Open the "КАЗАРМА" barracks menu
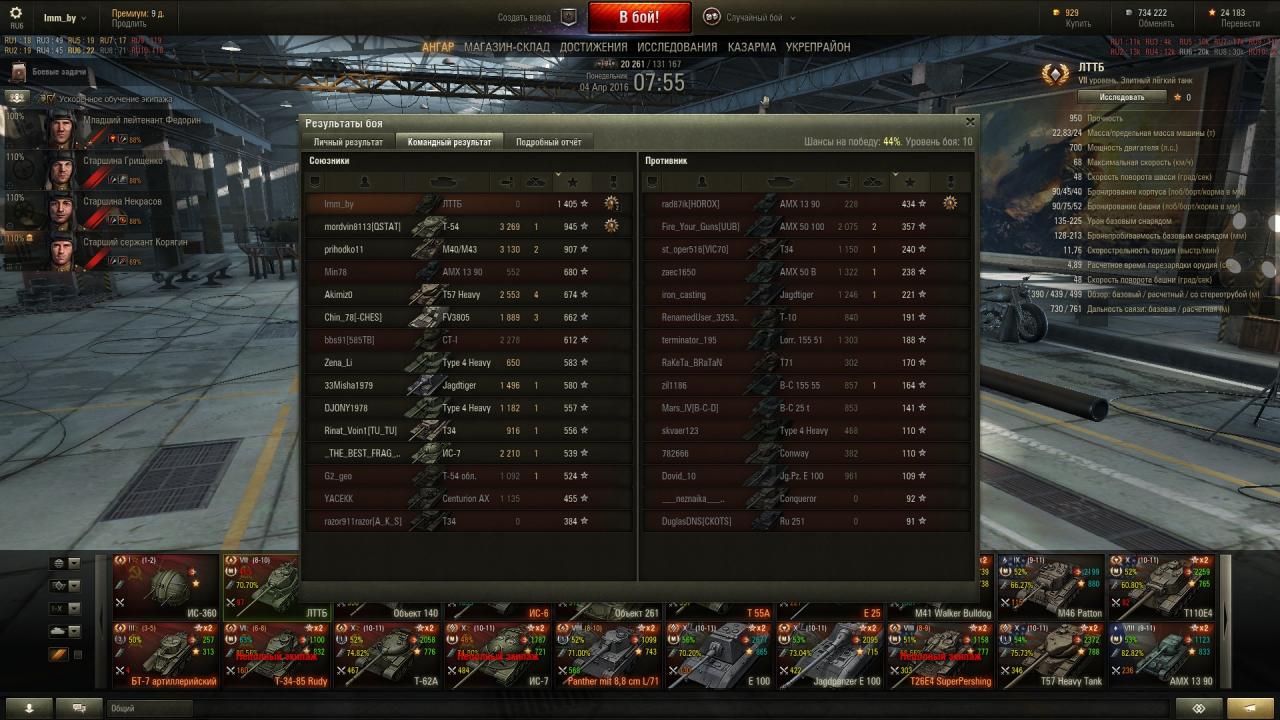 point(751,47)
